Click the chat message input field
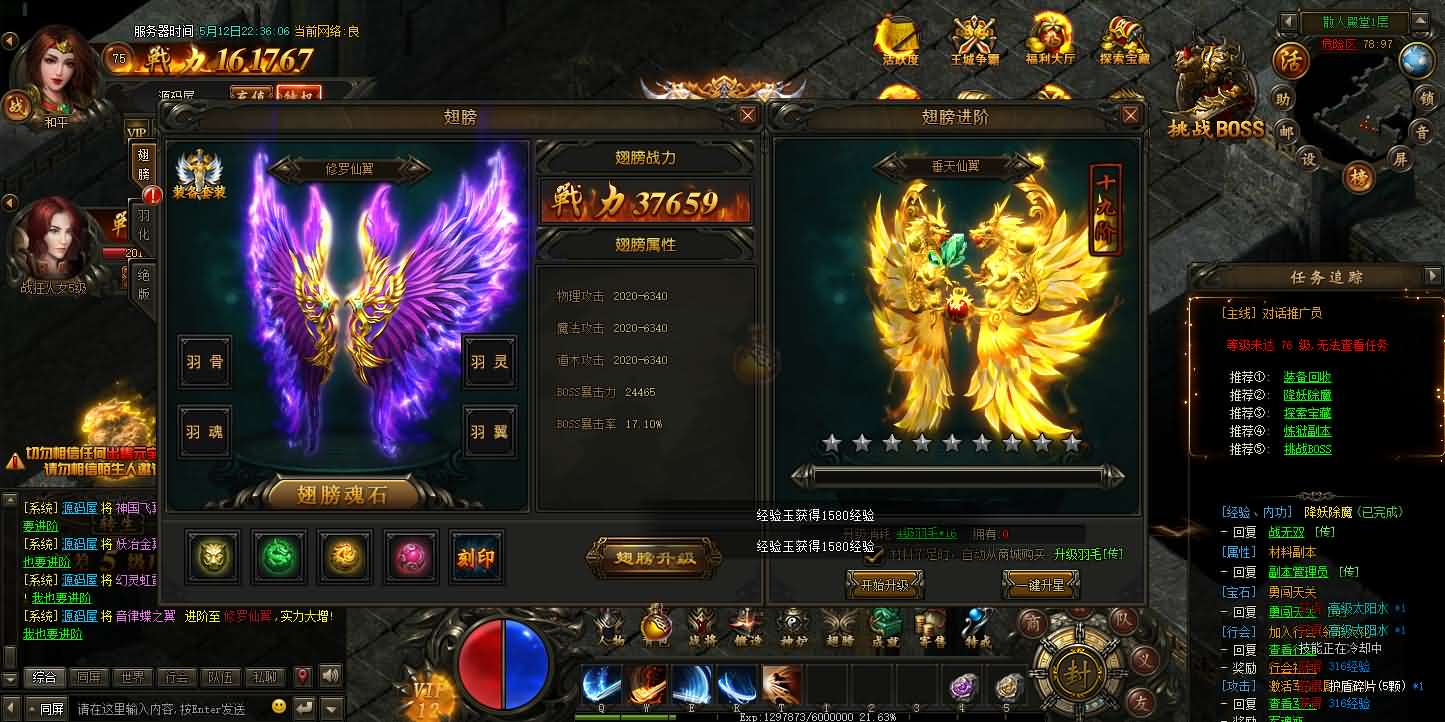Screen dimensions: 1445x722 coord(160,707)
